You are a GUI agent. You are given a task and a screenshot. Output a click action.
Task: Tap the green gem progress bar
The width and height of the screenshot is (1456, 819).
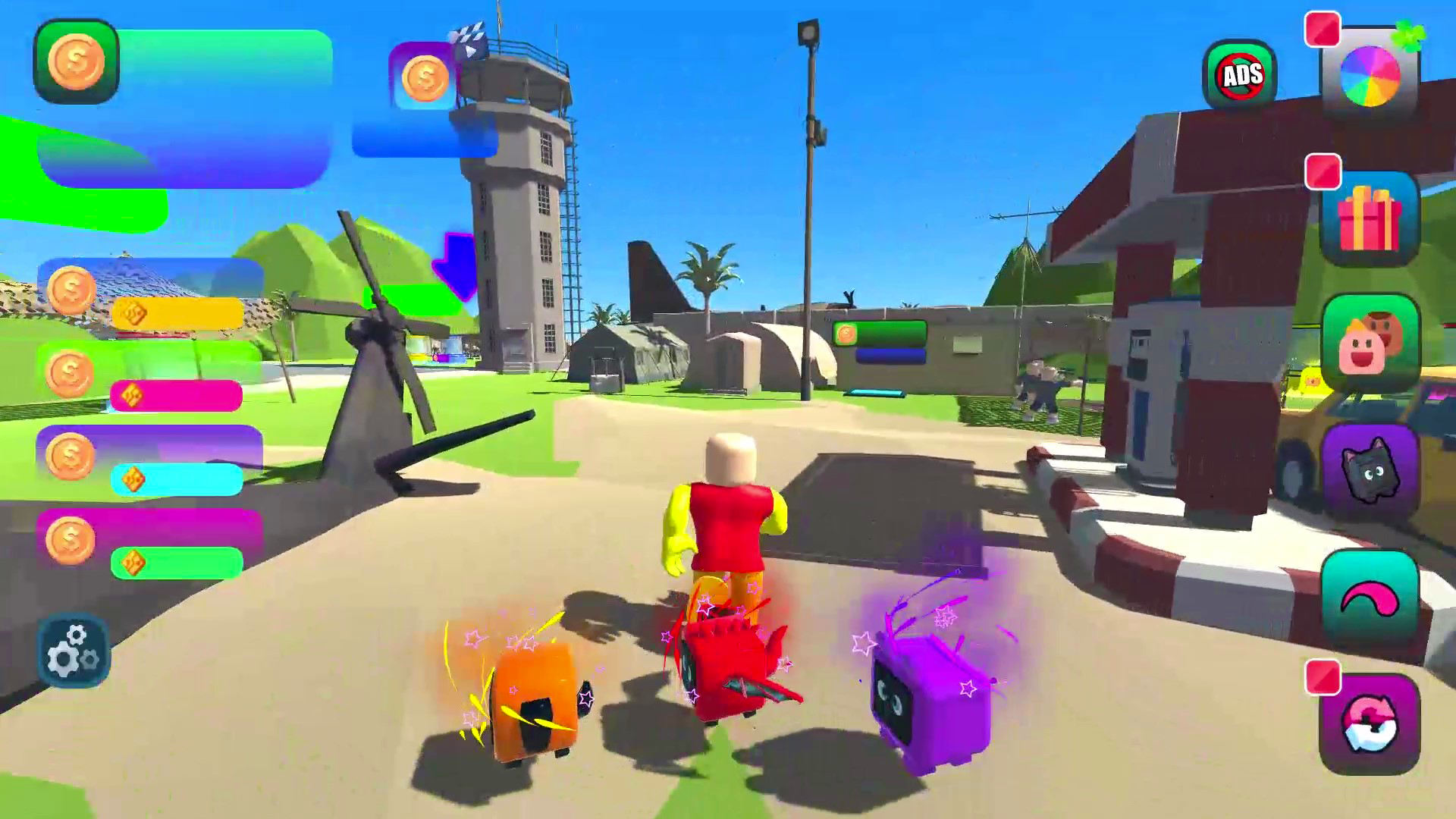pos(177,560)
